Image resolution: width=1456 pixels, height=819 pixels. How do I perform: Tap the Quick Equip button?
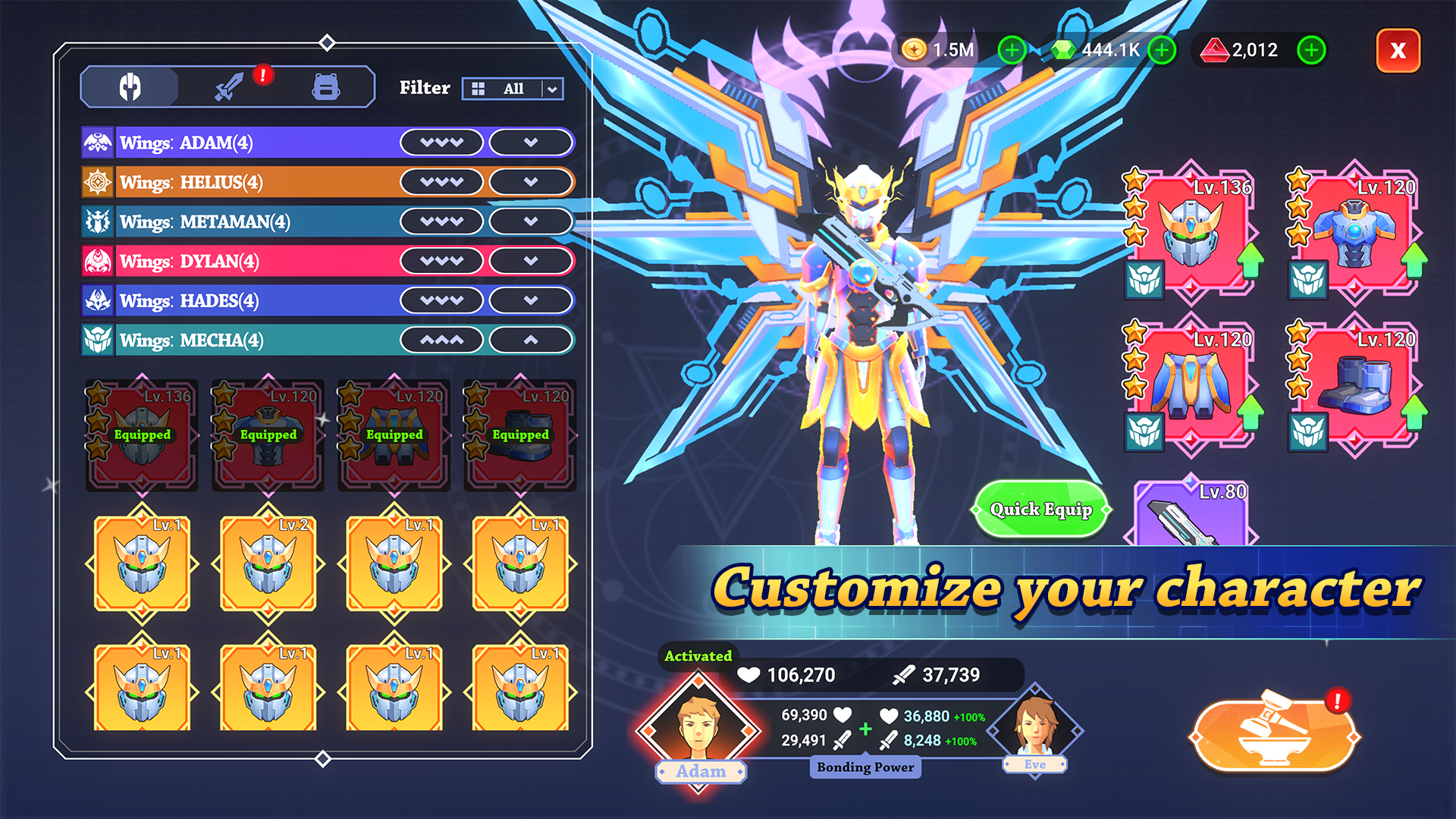(x=1040, y=510)
